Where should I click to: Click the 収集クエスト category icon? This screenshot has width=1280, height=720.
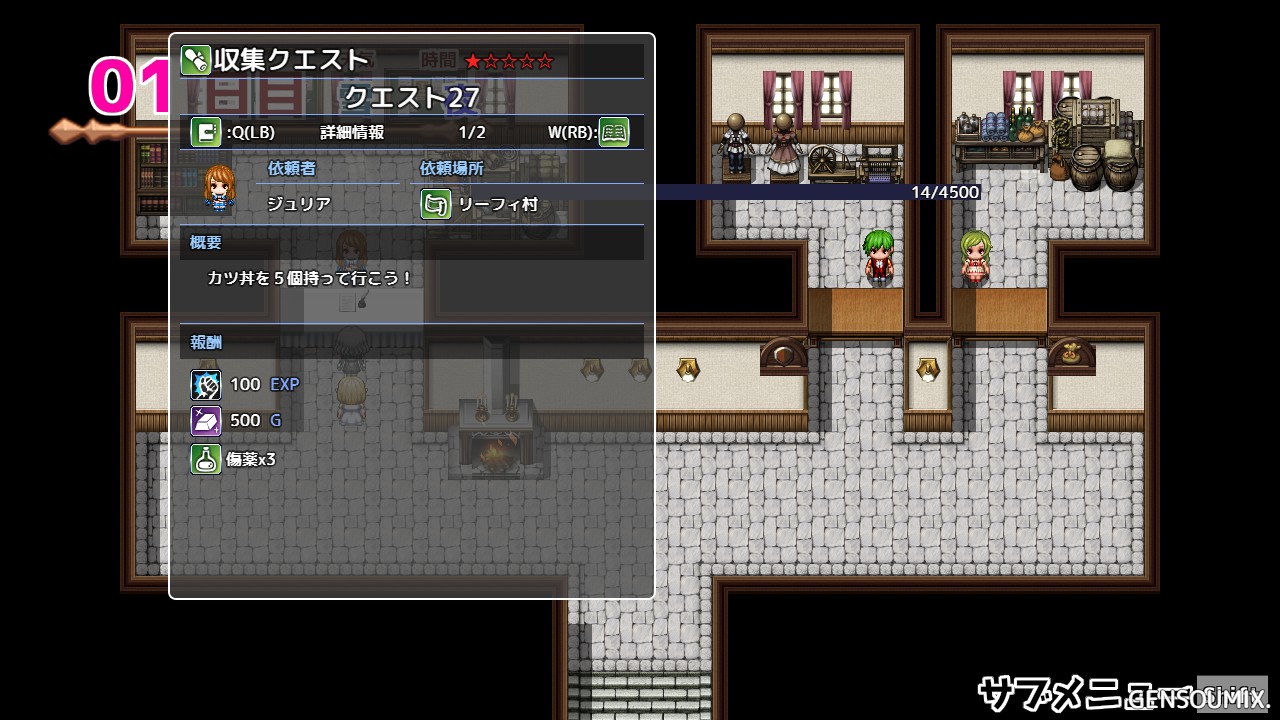pos(196,60)
